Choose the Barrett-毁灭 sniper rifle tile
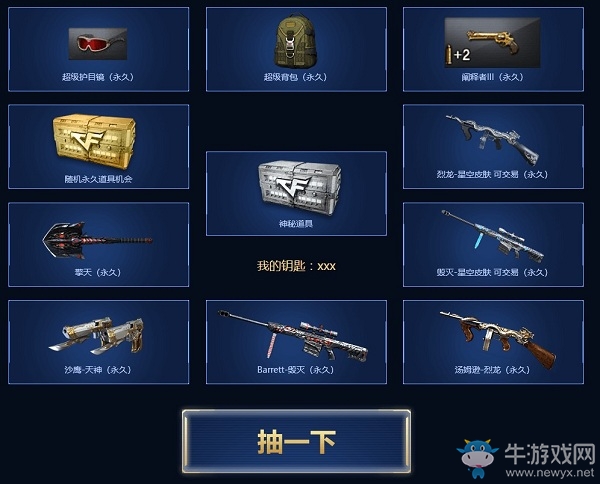Image resolution: width=600 pixels, height=484 pixels. tap(296, 342)
